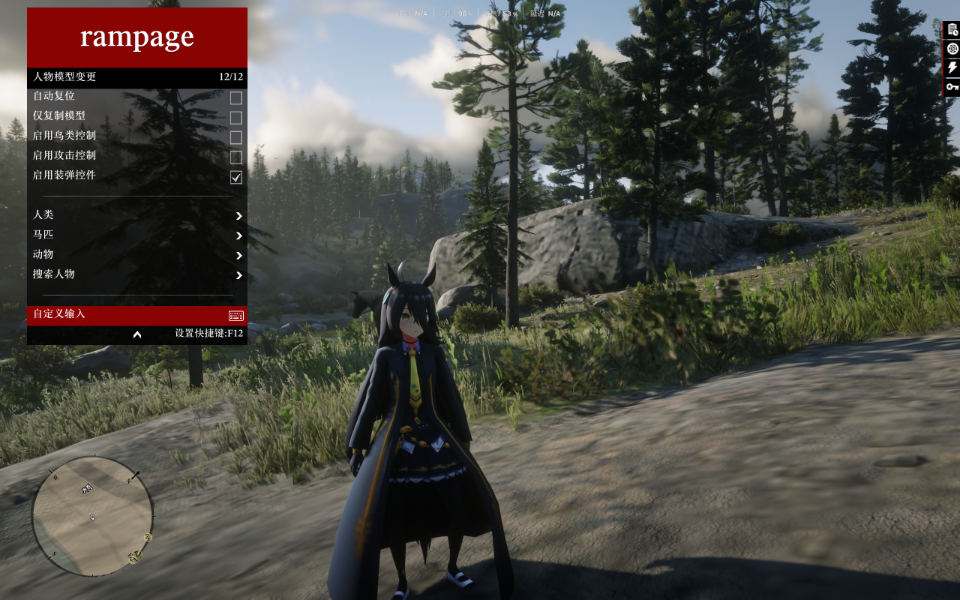This screenshot has width=960, height=600.
Task: Toggle the 自动复位 checkbox
Action: [x=236, y=98]
